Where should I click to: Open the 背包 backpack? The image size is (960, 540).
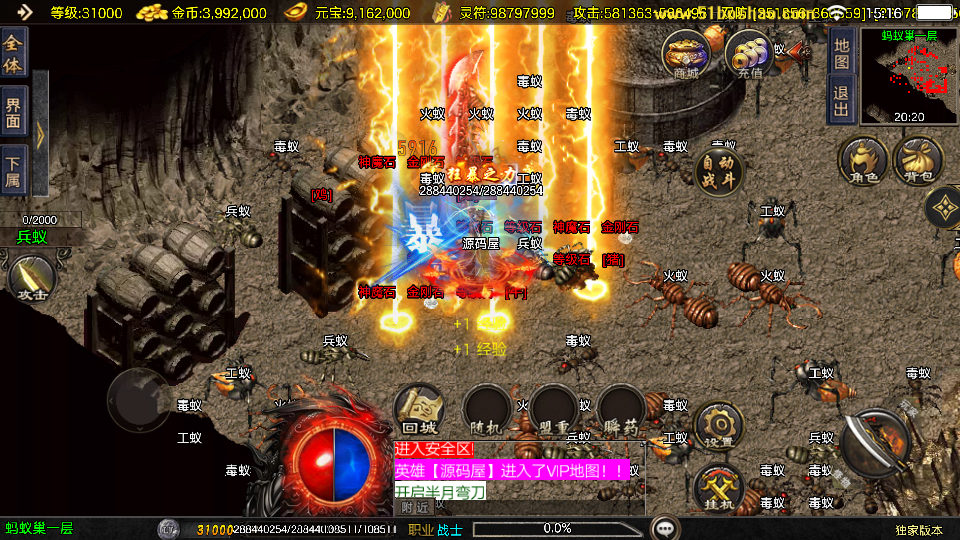click(x=918, y=161)
